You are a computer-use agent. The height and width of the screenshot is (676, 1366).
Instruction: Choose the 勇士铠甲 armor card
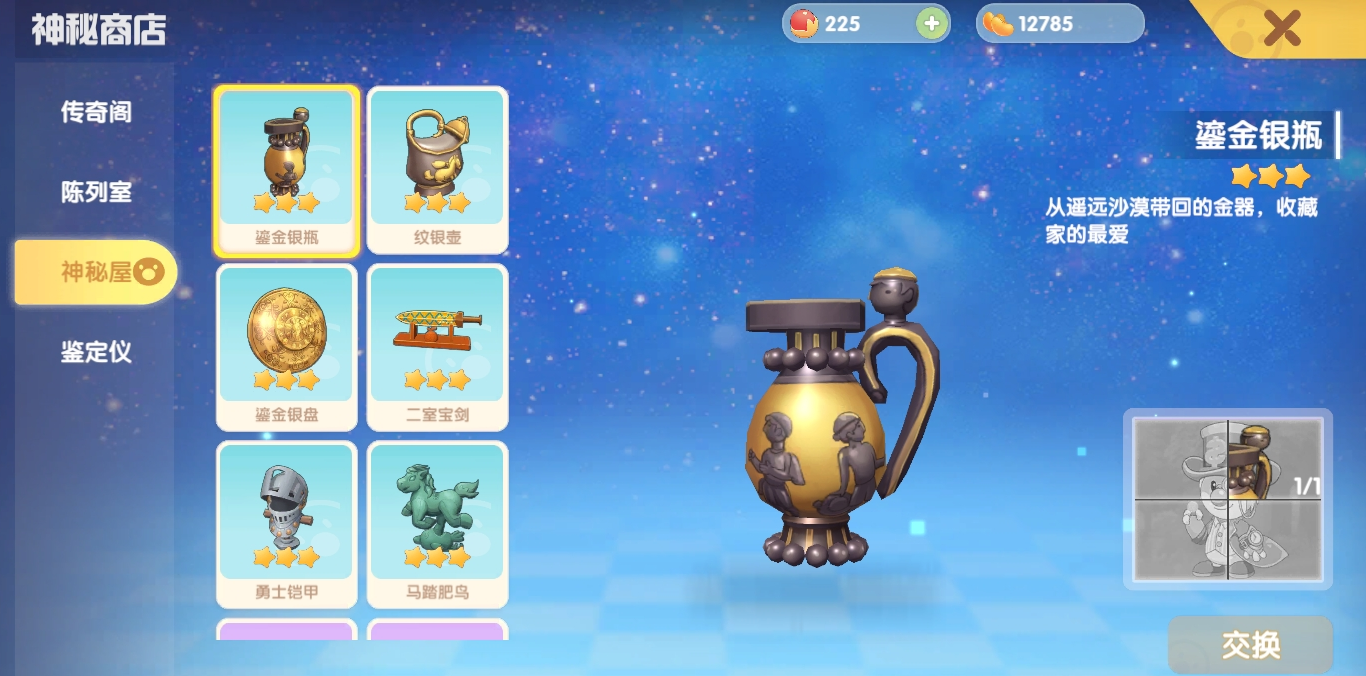point(286,524)
